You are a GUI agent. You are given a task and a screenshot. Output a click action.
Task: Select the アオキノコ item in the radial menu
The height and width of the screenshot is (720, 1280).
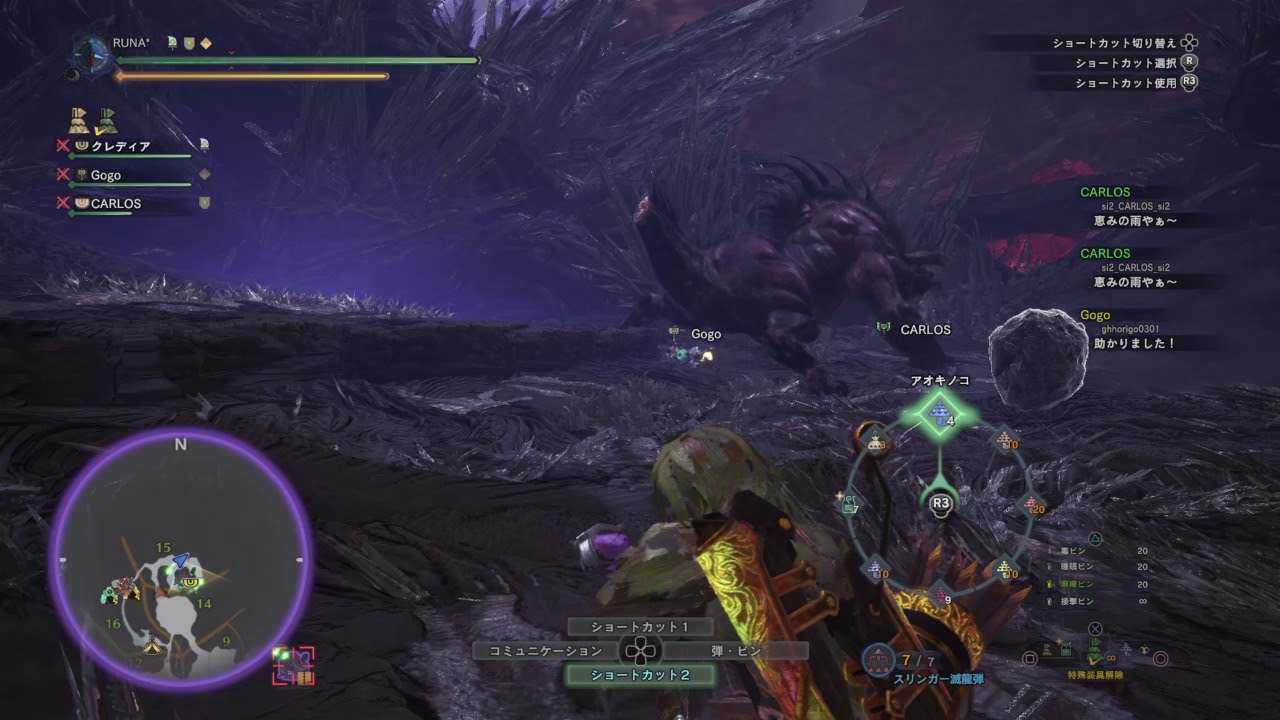[940, 412]
